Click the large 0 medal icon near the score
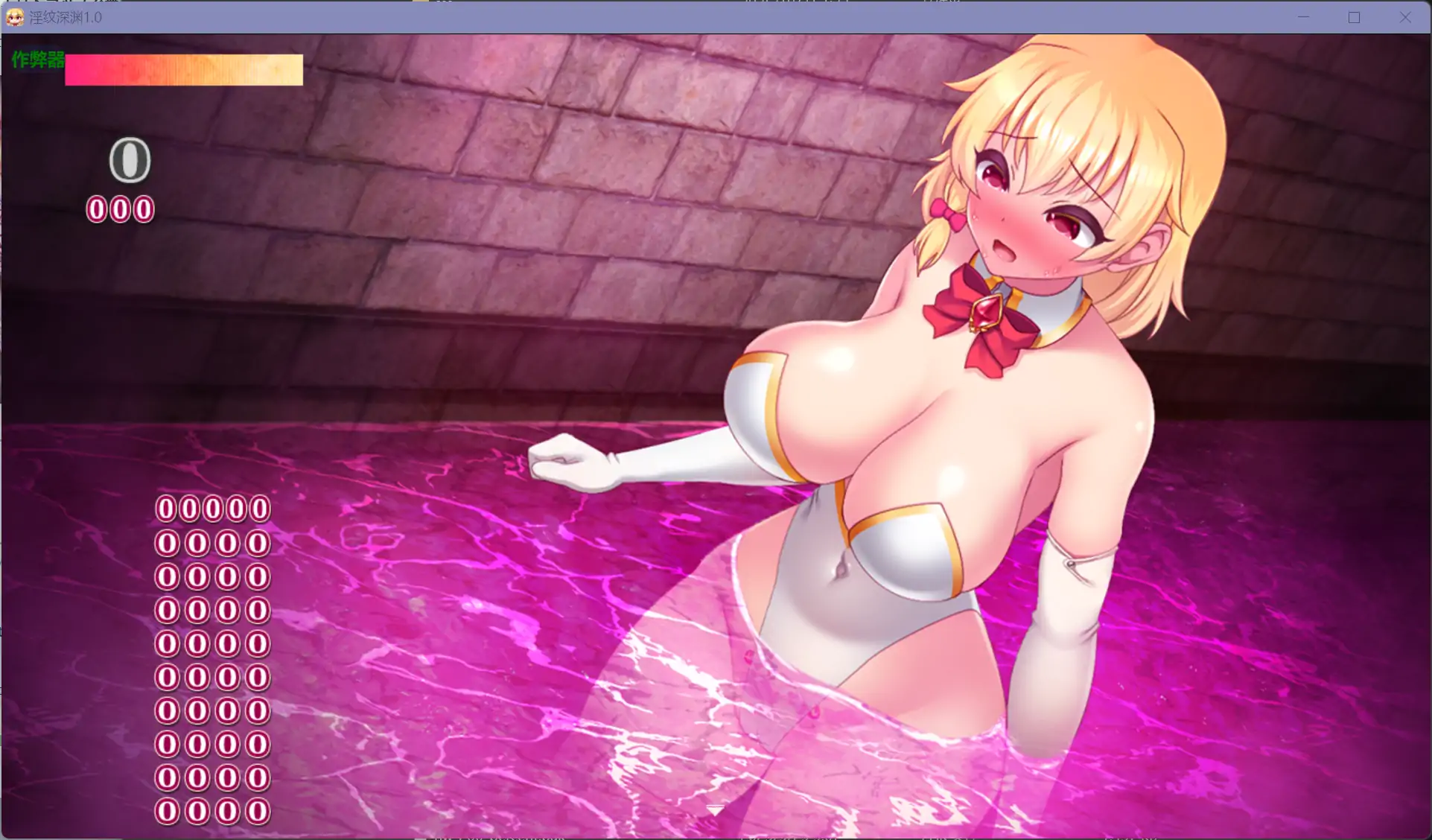Image resolution: width=1432 pixels, height=840 pixels. click(129, 160)
